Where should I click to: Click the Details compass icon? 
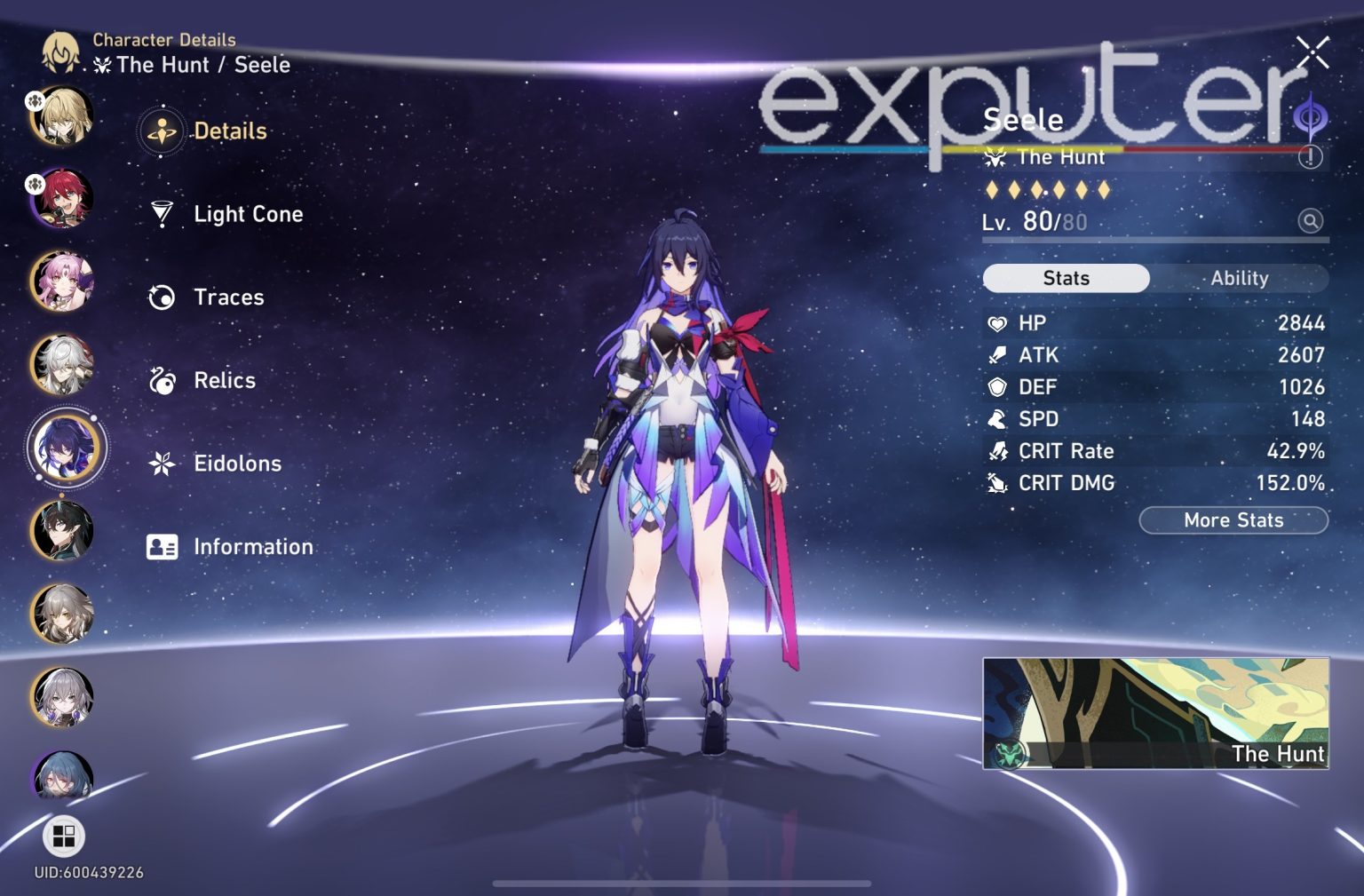pyautogui.click(x=161, y=131)
